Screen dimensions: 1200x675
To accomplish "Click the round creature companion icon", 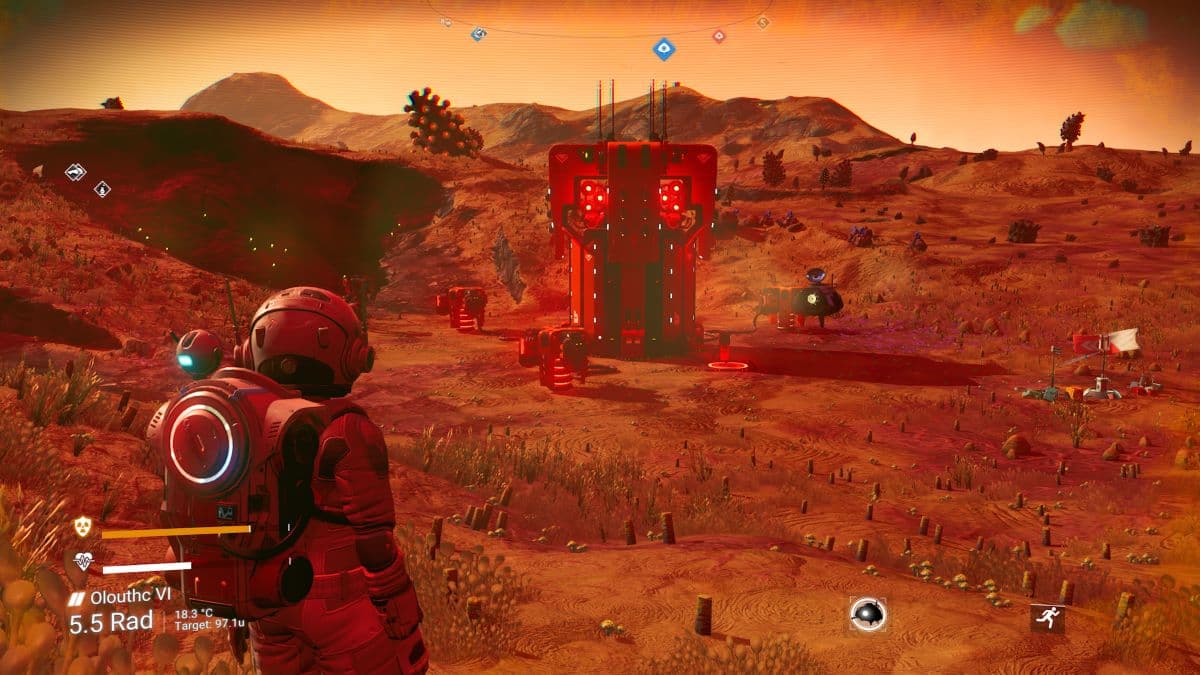I will [x=867, y=615].
